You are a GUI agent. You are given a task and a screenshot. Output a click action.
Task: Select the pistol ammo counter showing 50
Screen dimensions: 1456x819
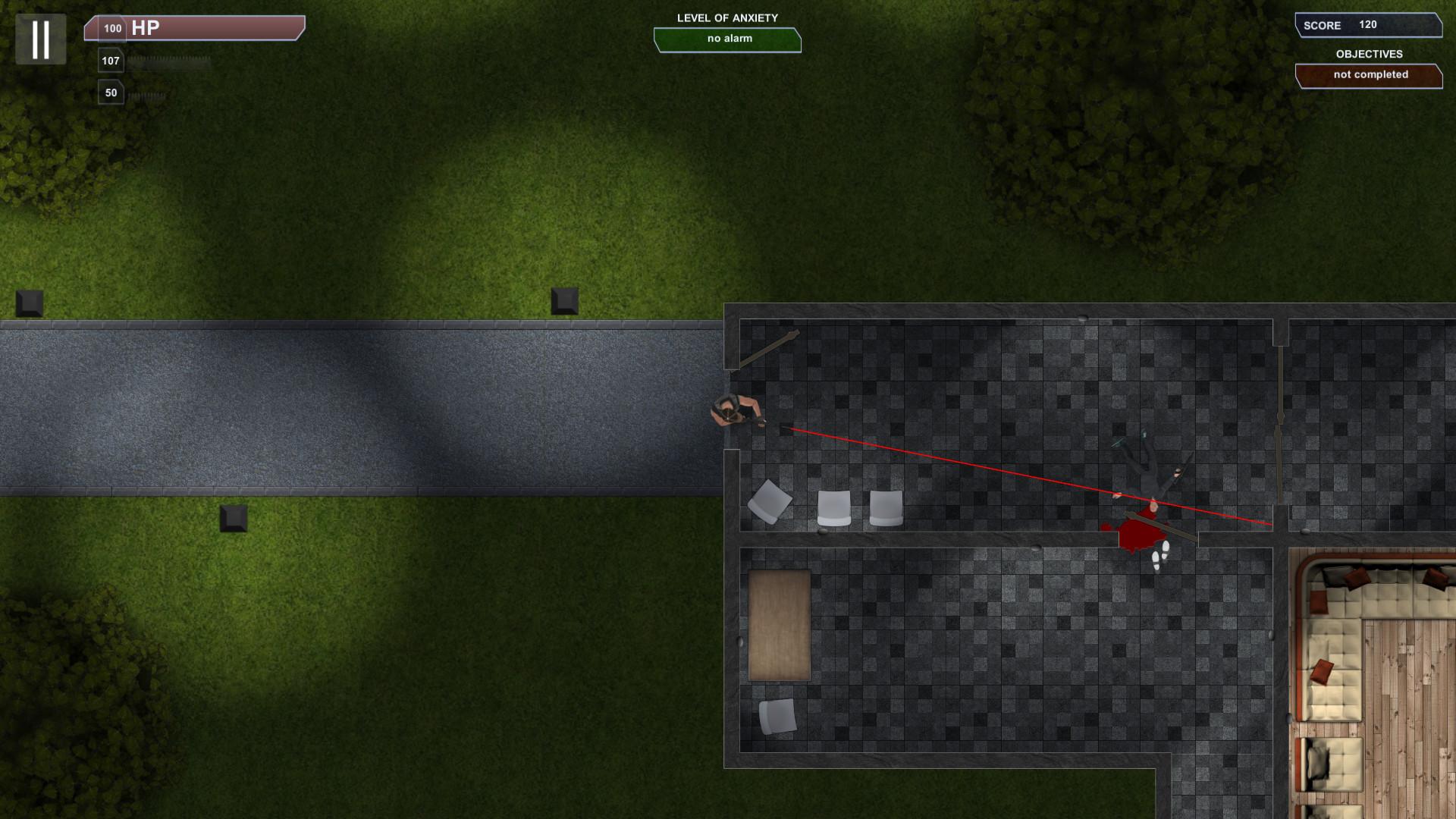coord(111,92)
